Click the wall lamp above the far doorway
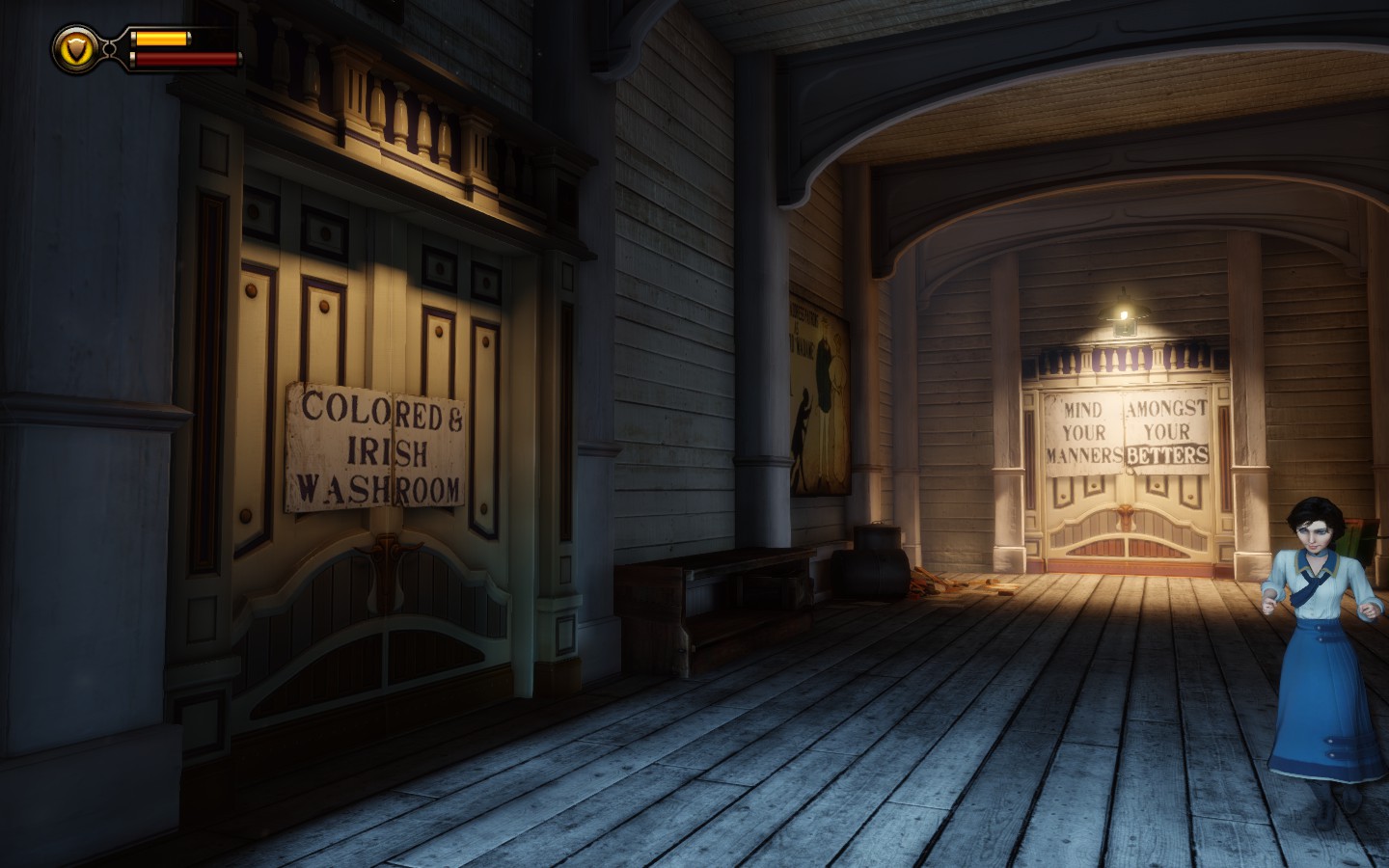1389x868 pixels. point(1122,313)
